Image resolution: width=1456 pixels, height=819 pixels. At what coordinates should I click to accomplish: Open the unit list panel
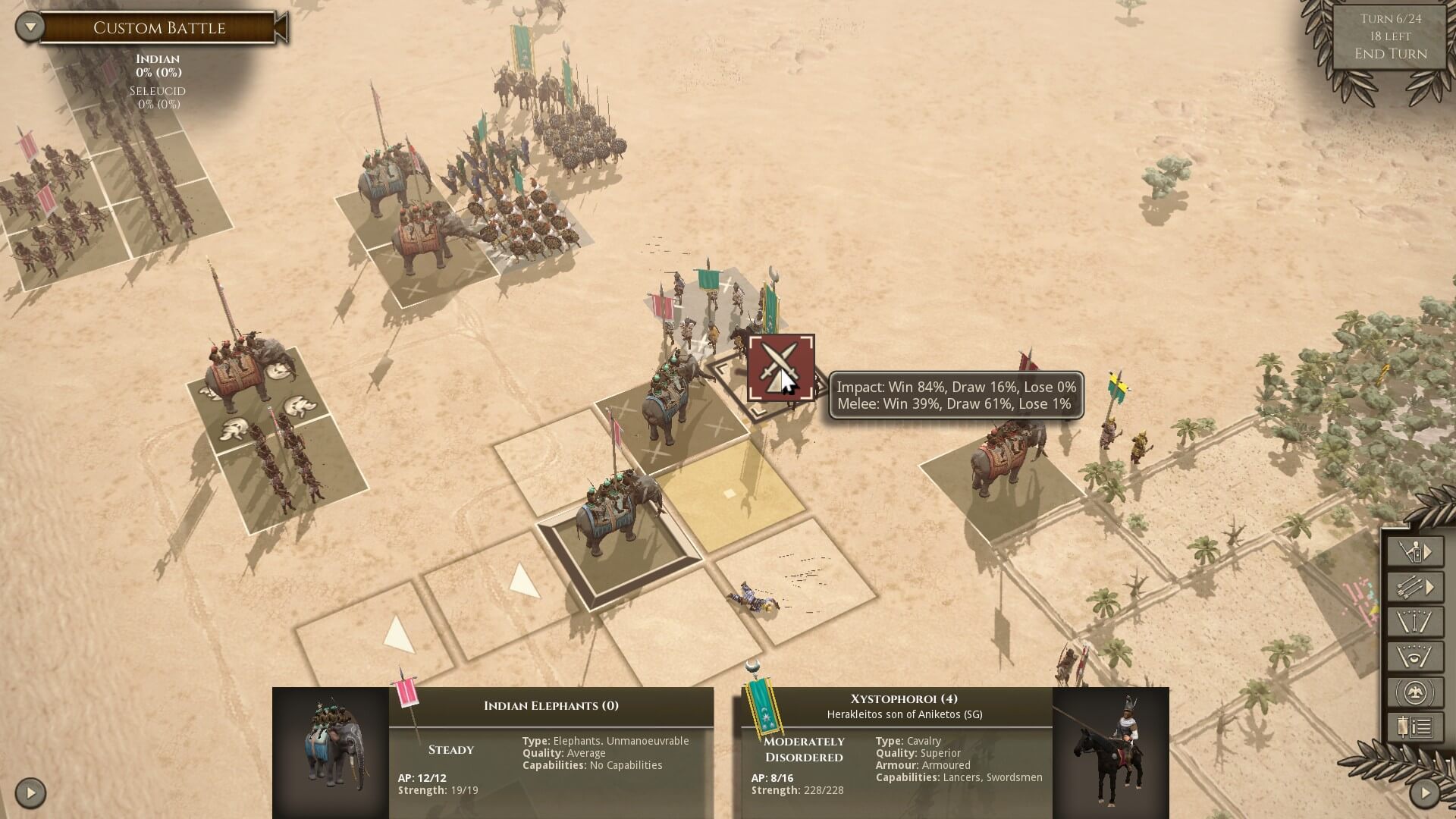point(1415,728)
